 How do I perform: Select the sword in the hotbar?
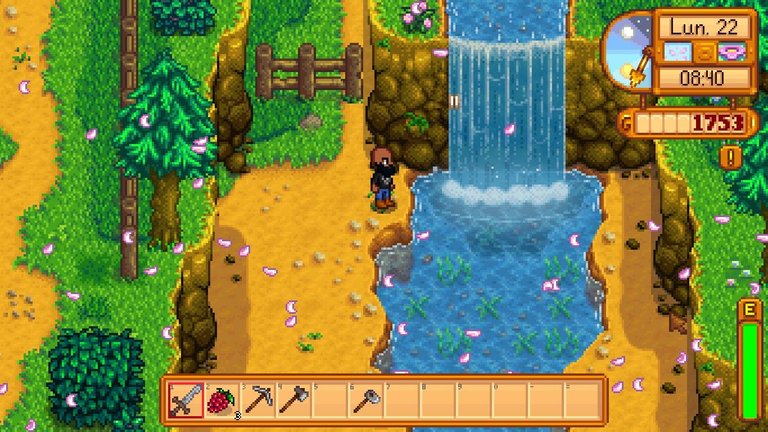click(185, 400)
